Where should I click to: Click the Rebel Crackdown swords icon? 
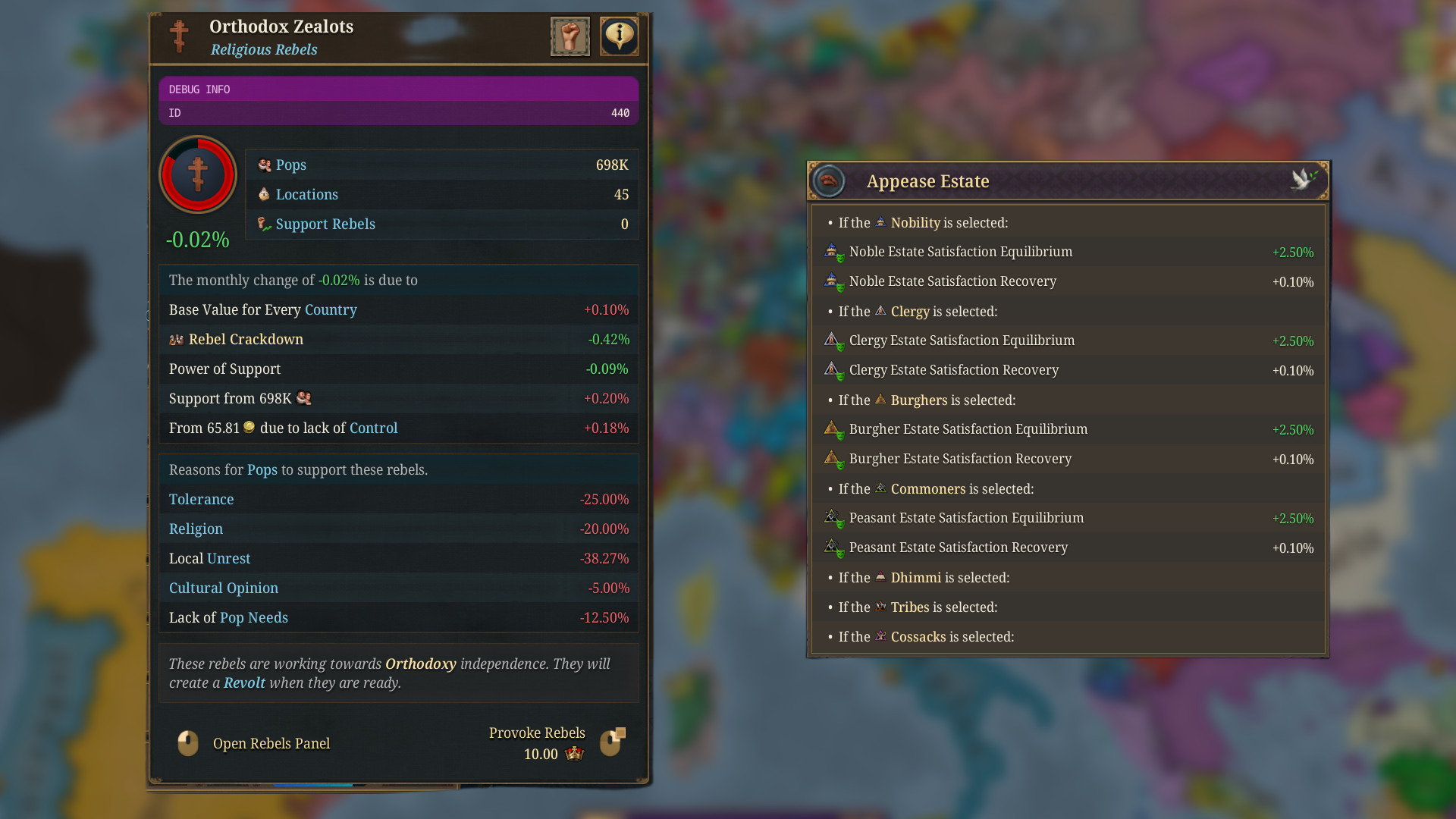click(x=177, y=339)
